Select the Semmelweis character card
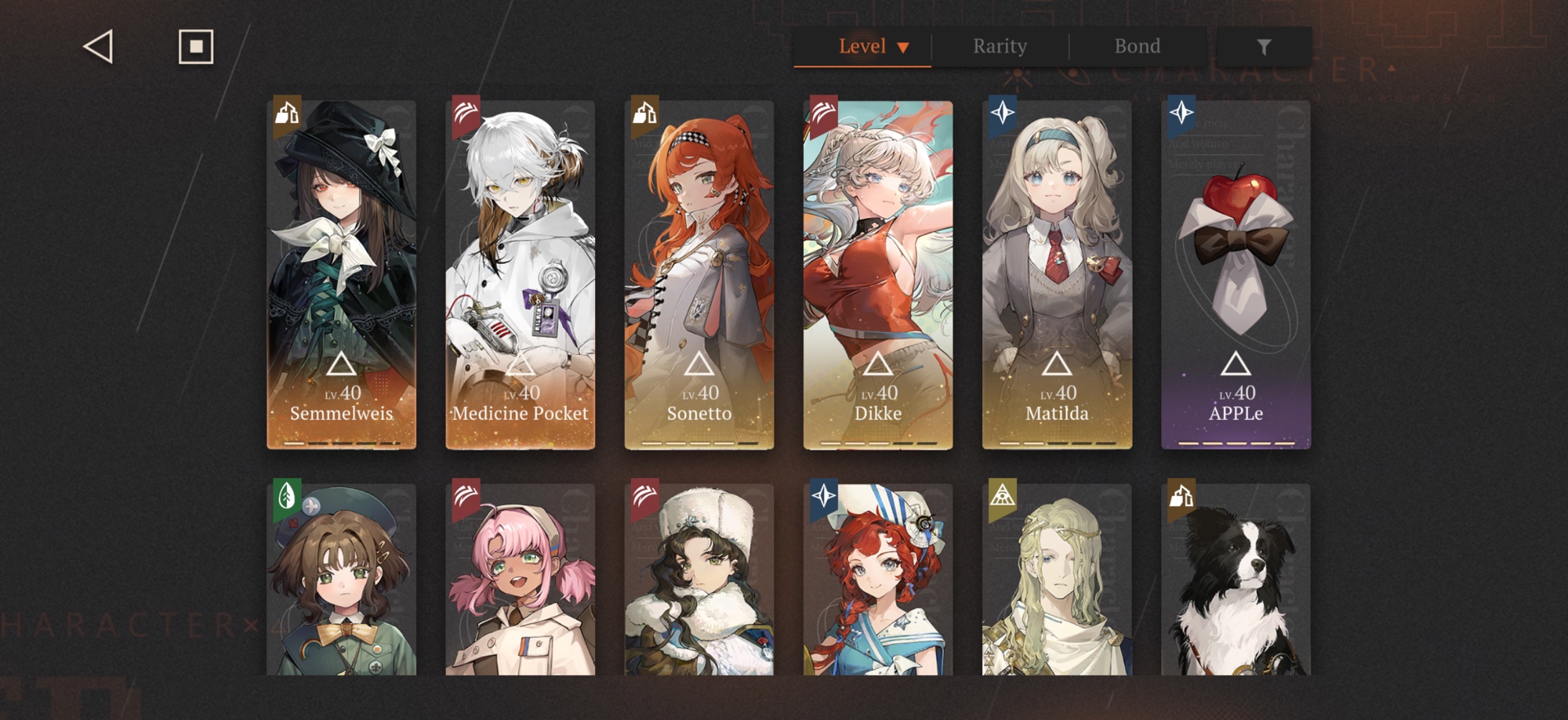The width and height of the screenshot is (1568, 720). click(342, 274)
